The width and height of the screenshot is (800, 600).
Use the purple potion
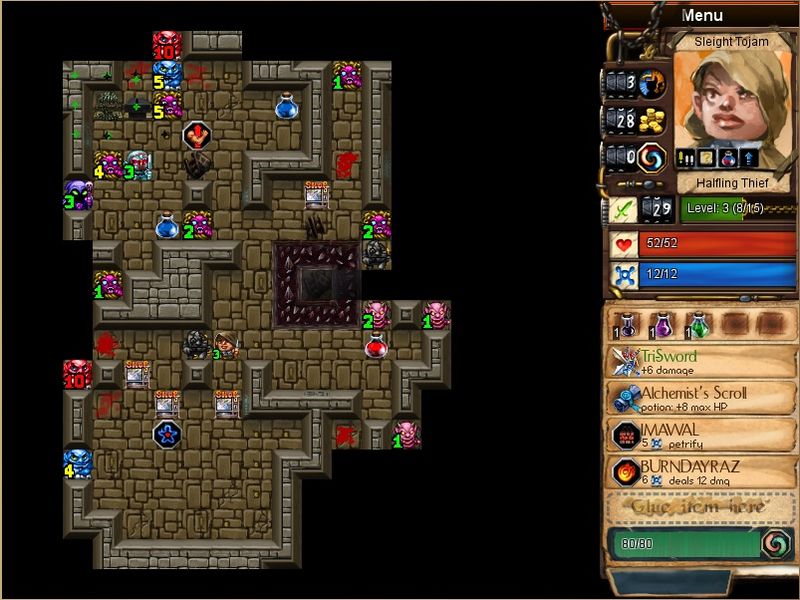662,324
